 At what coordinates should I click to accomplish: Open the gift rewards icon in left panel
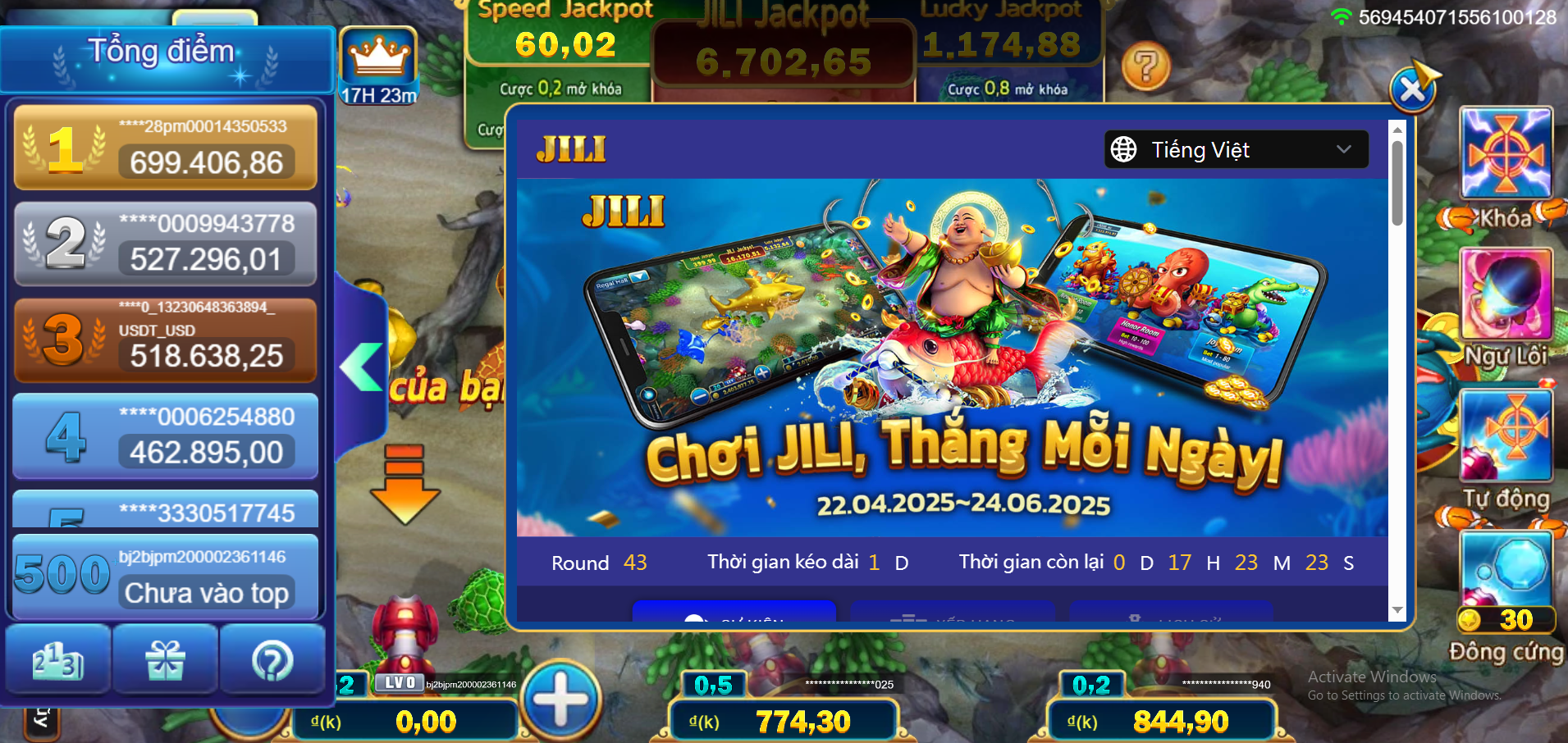point(165,659)
